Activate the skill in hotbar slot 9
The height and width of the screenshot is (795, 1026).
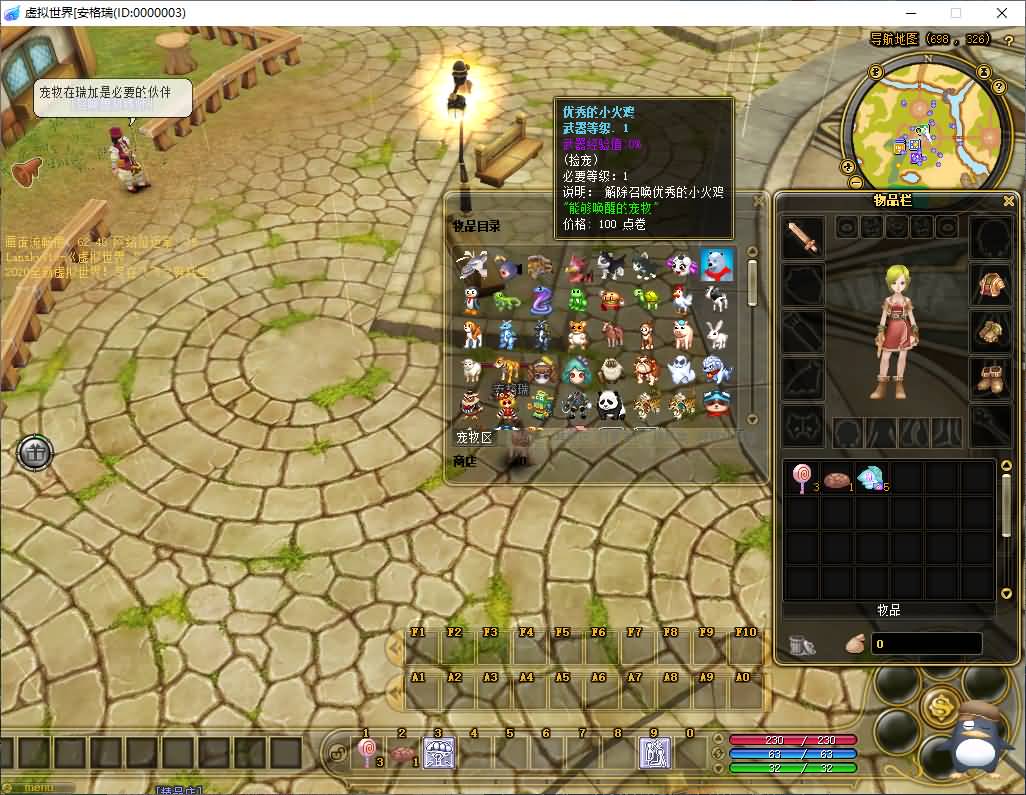point(654,753)
